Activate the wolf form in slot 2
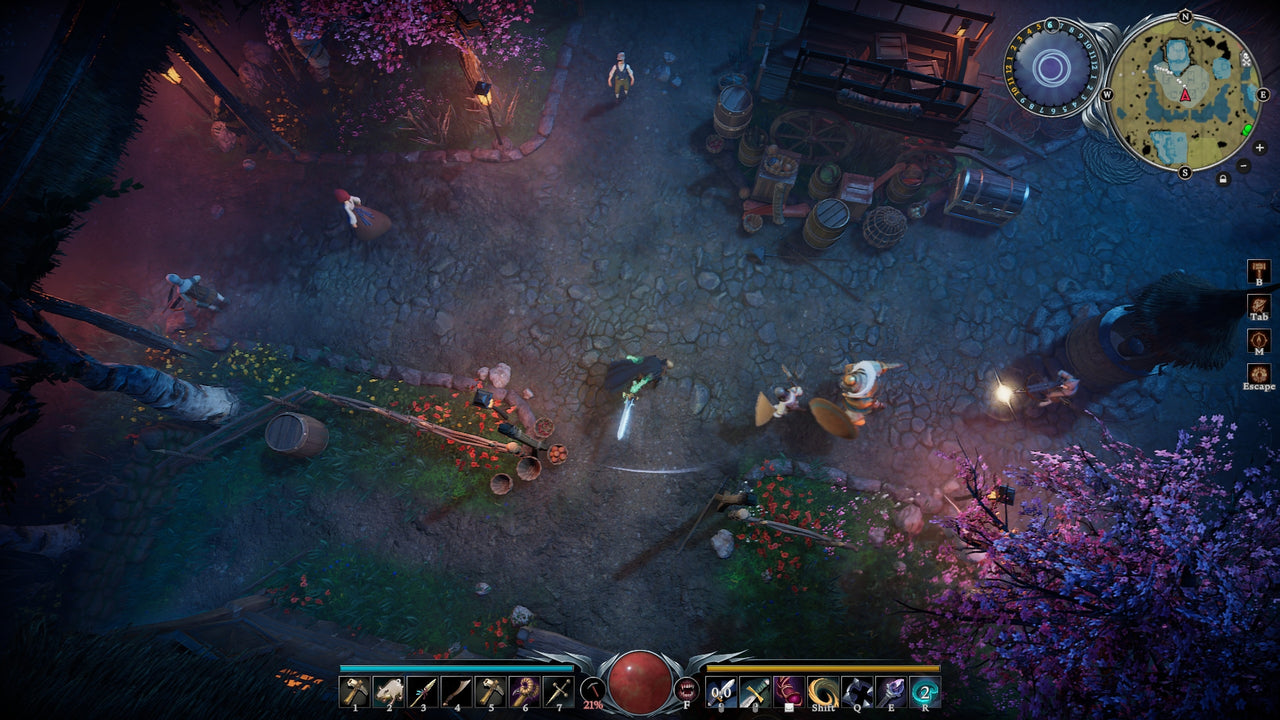 click(388, 690)
